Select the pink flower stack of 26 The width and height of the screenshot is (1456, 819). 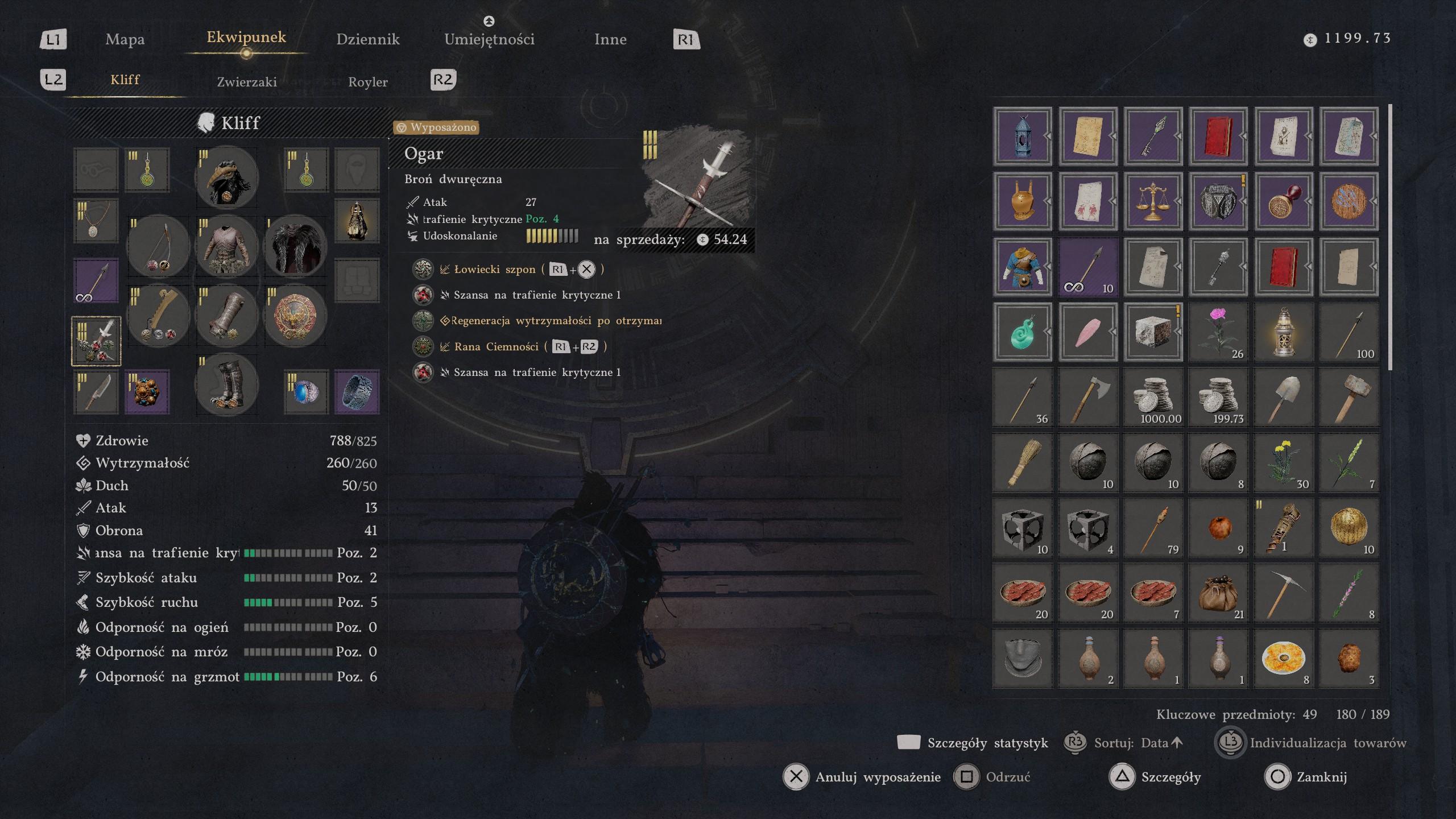coord(1218,332)
